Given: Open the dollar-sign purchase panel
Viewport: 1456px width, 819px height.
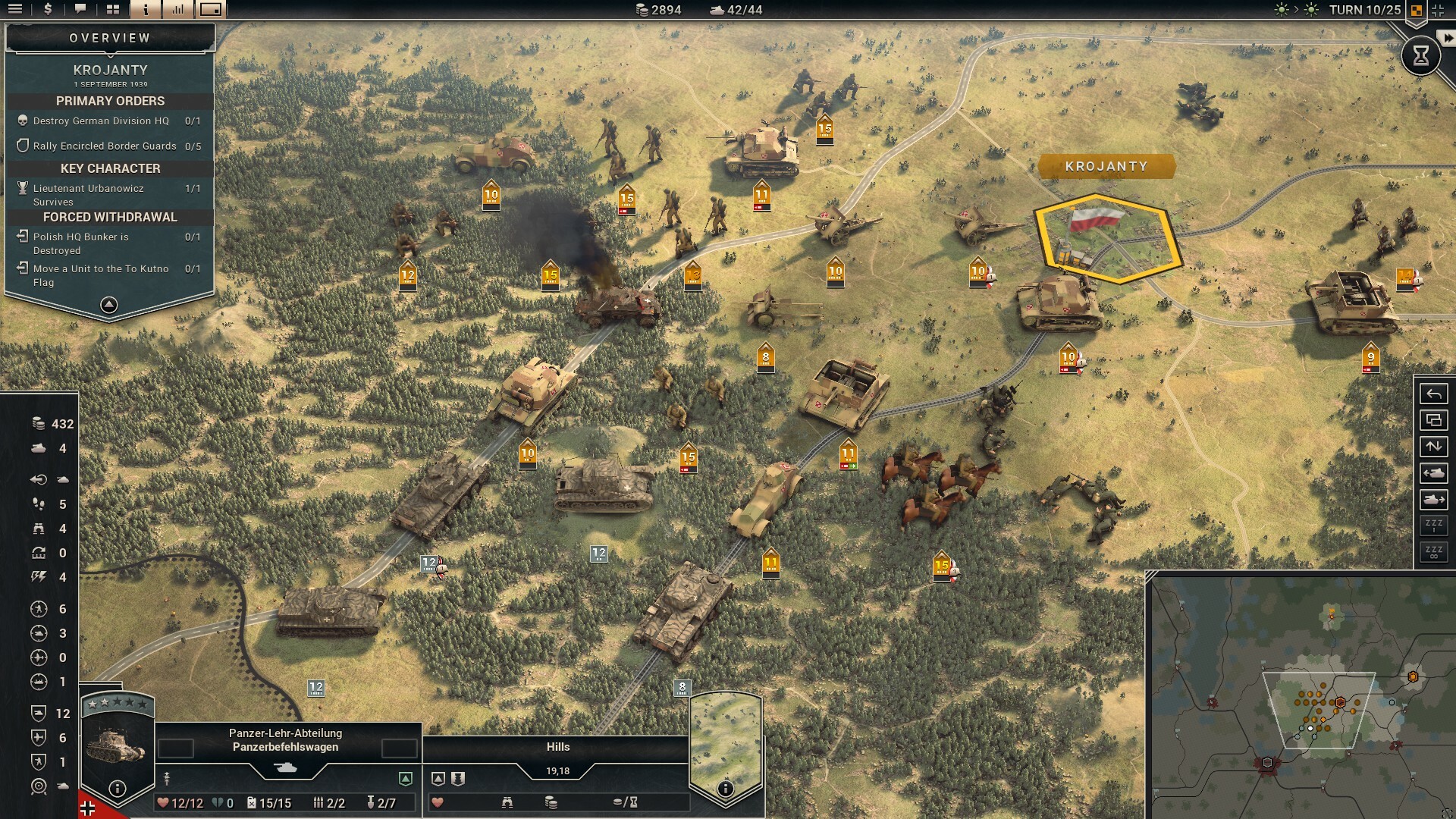Looking at the screenshot, I should (48, 9).
